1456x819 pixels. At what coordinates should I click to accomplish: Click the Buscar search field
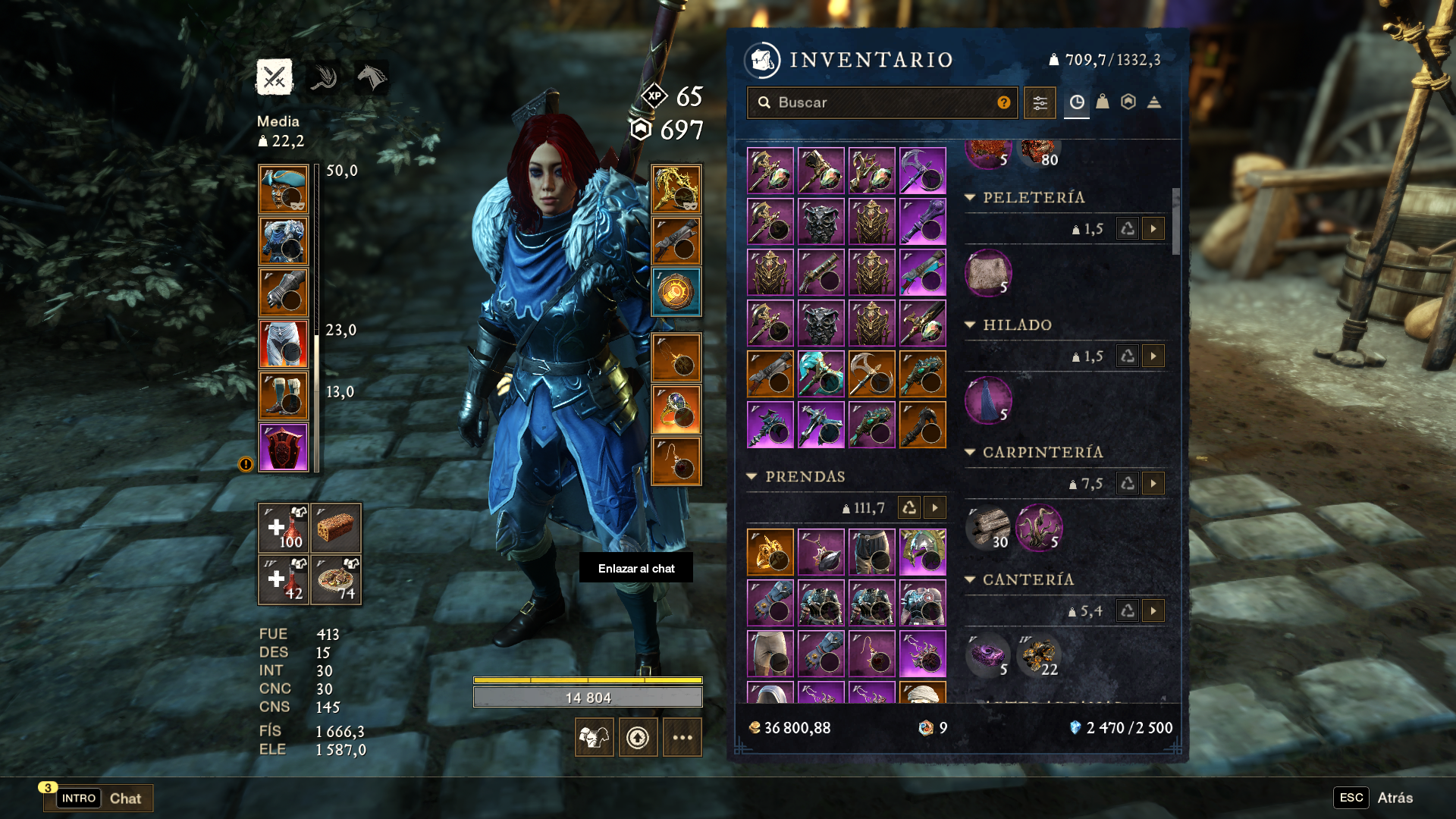point(880,102)
